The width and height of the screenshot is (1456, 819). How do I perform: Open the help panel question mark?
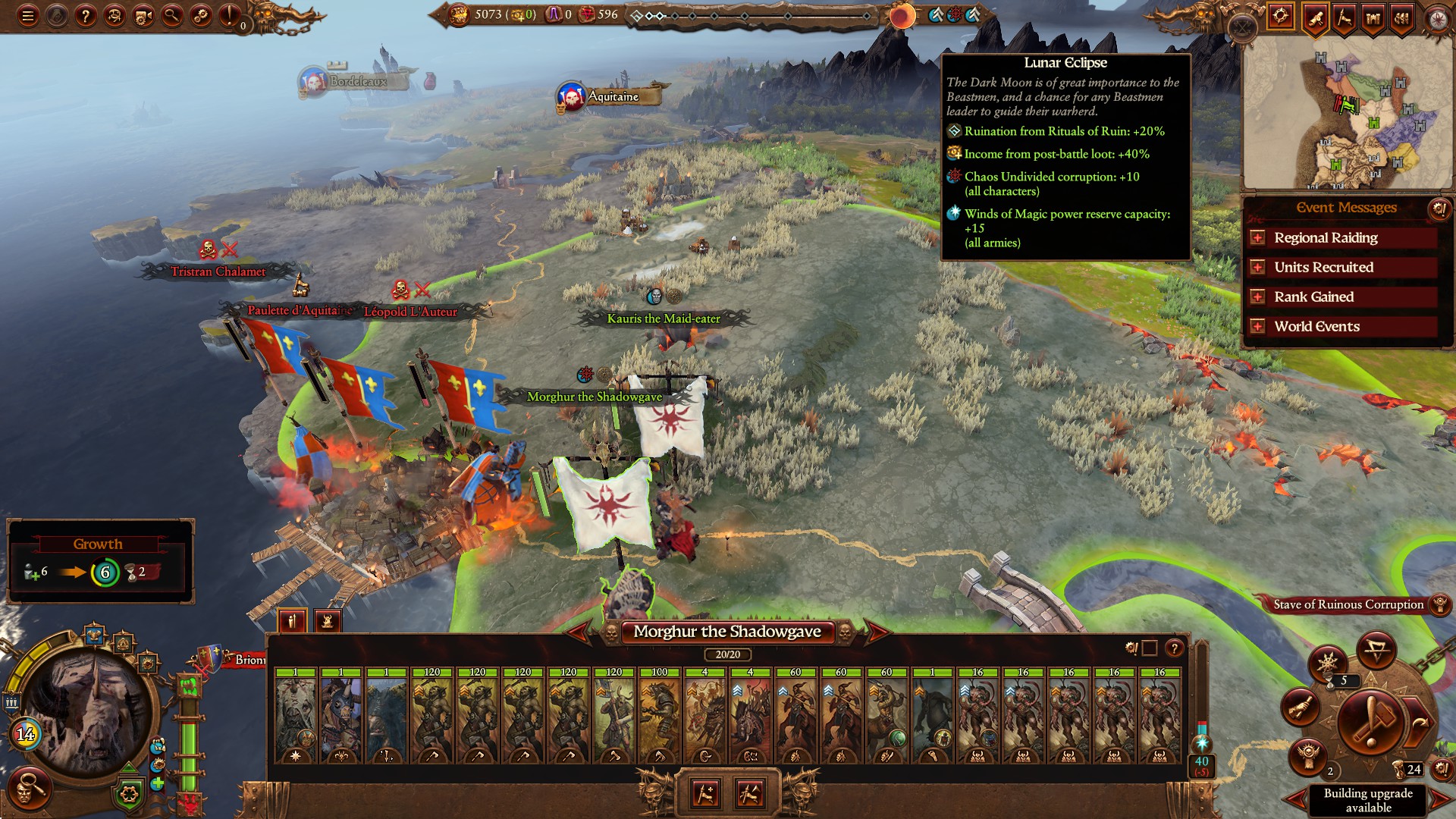point(85,14)
